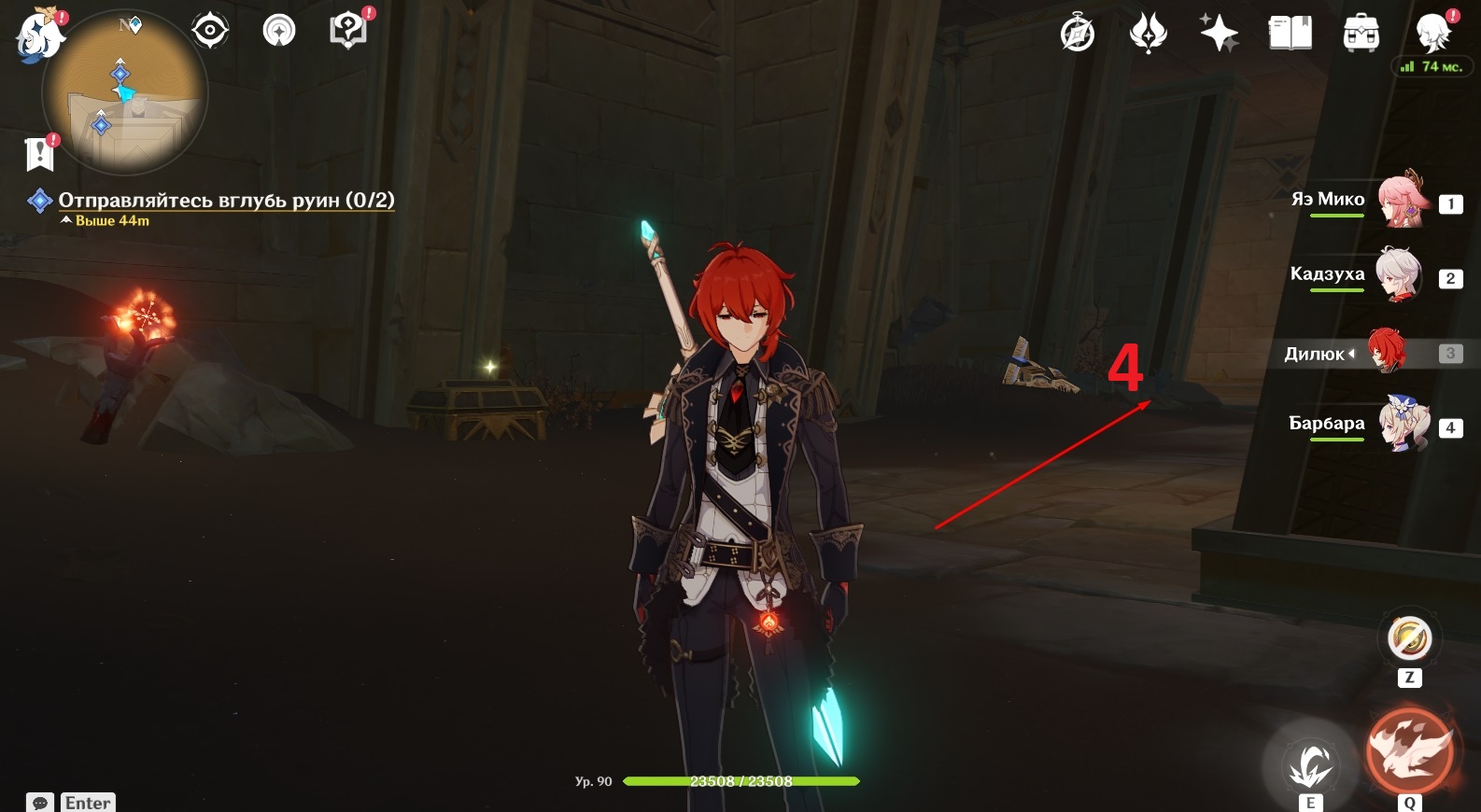Open the target-shaped icon beside the minimap
Screen dimensions: 1481x812
[x=210, y=31]
